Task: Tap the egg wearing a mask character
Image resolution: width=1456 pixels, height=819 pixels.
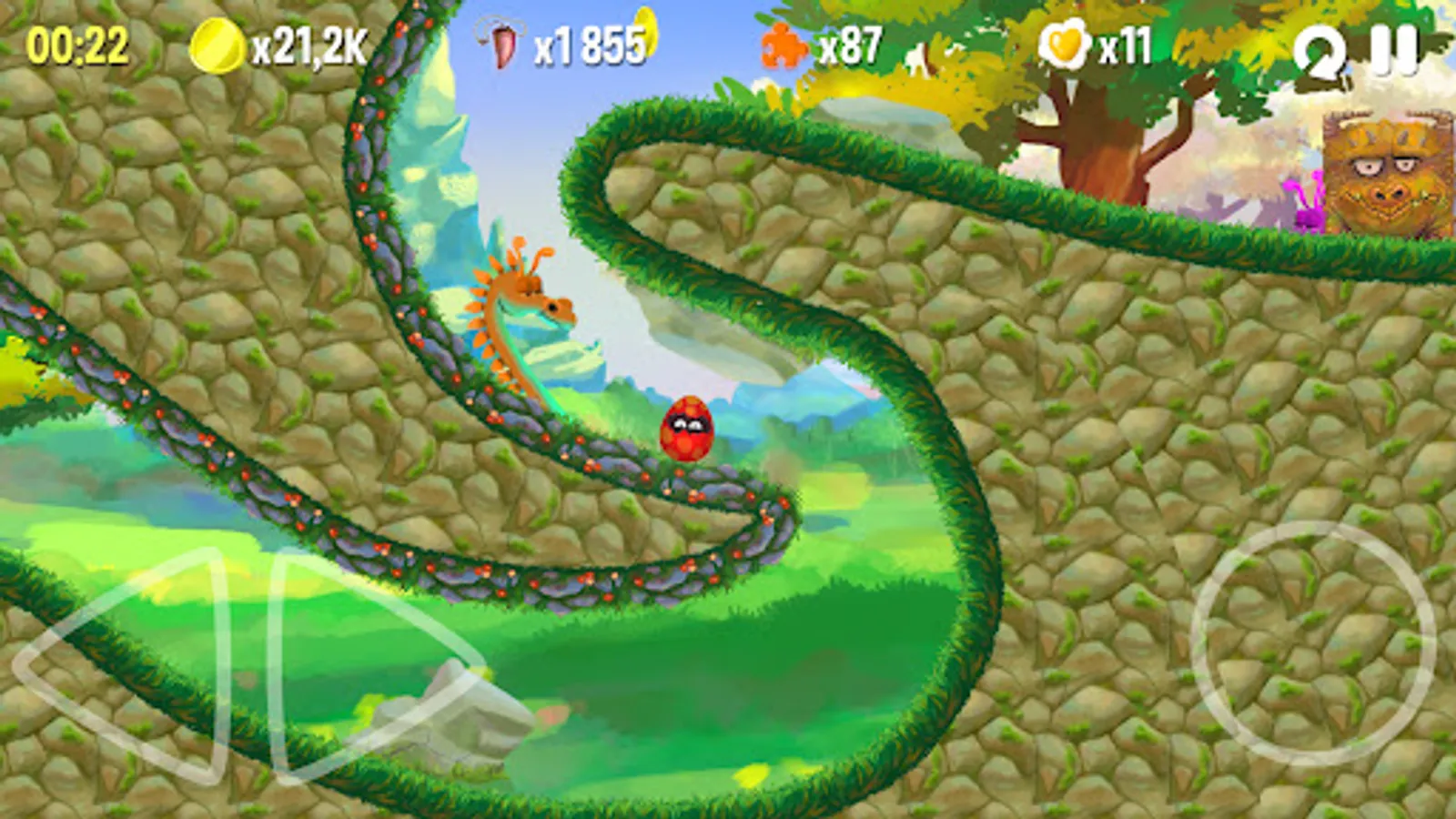Action: (x=687, y=426)
